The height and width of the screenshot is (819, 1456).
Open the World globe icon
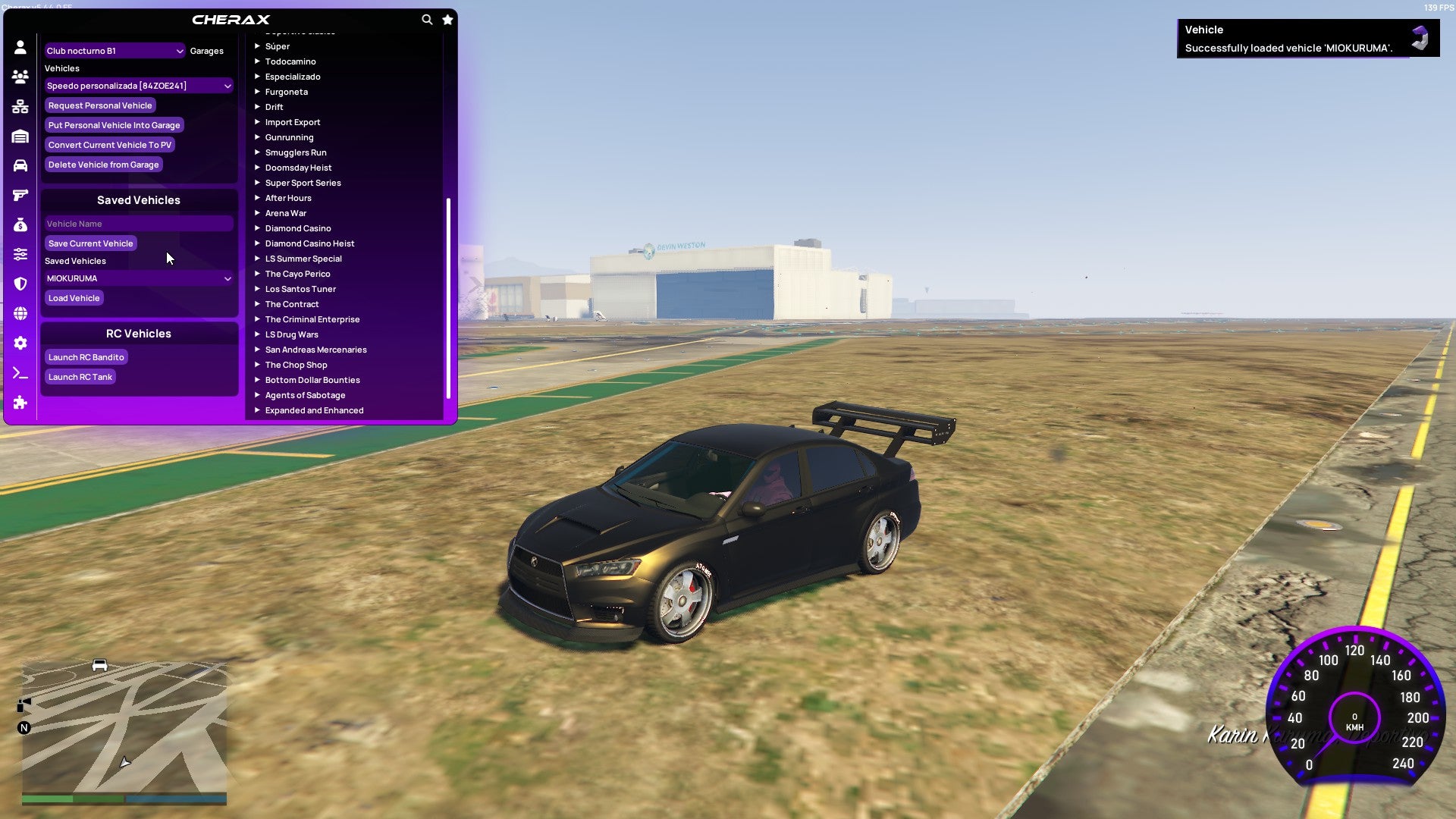pos(20,312)
